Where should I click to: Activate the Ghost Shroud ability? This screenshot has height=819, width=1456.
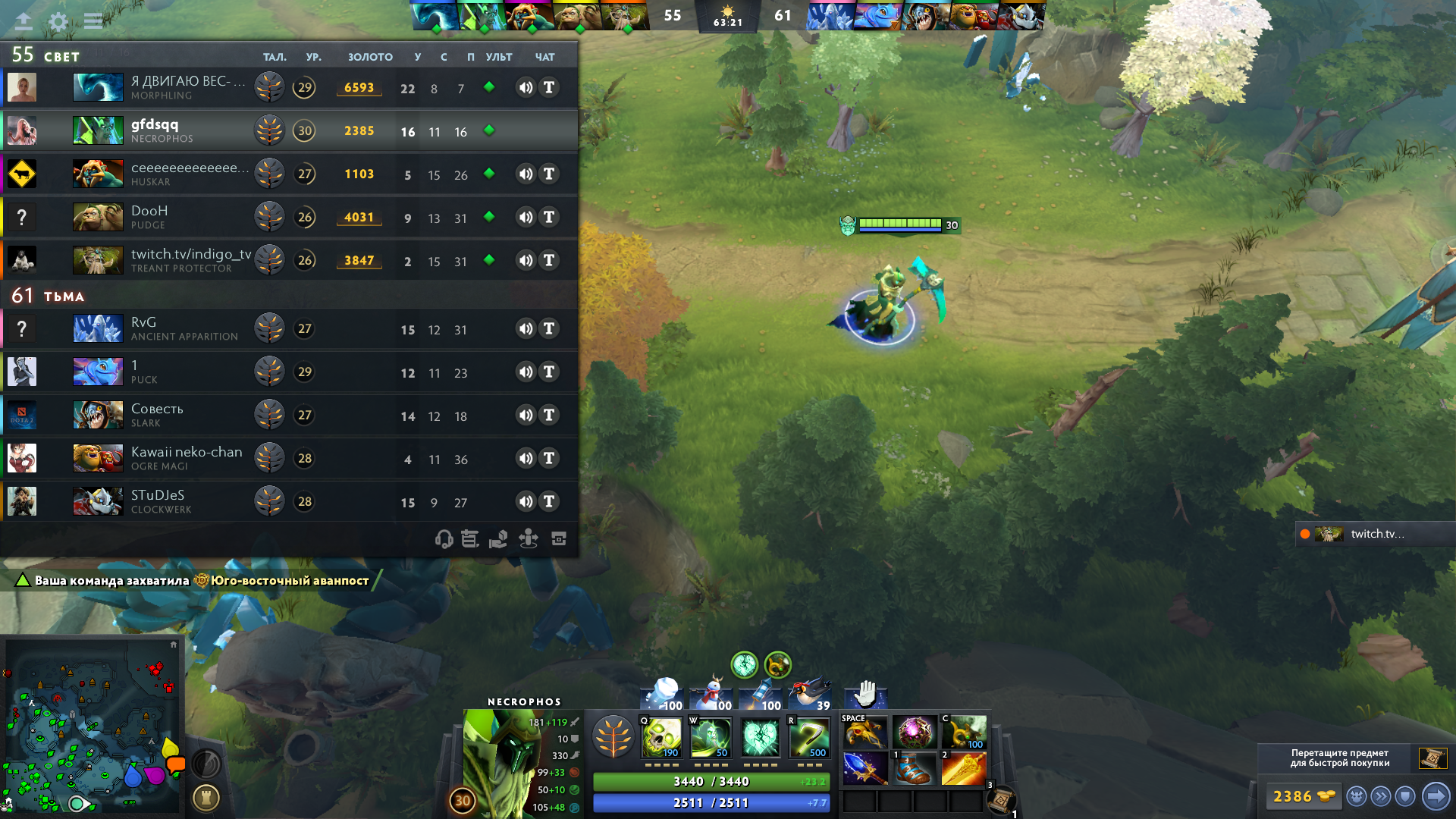710,737
